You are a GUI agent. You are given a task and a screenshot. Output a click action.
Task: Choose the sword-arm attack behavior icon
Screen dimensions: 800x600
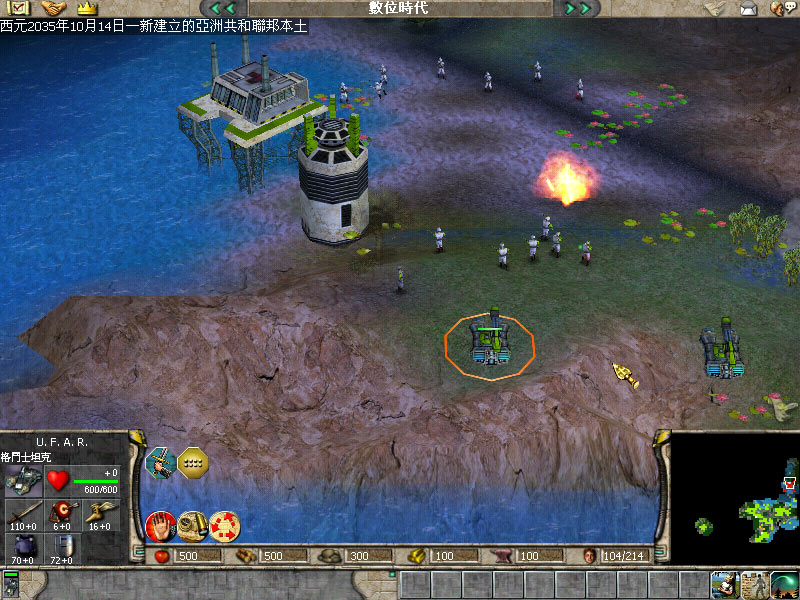tap(160, 462)
